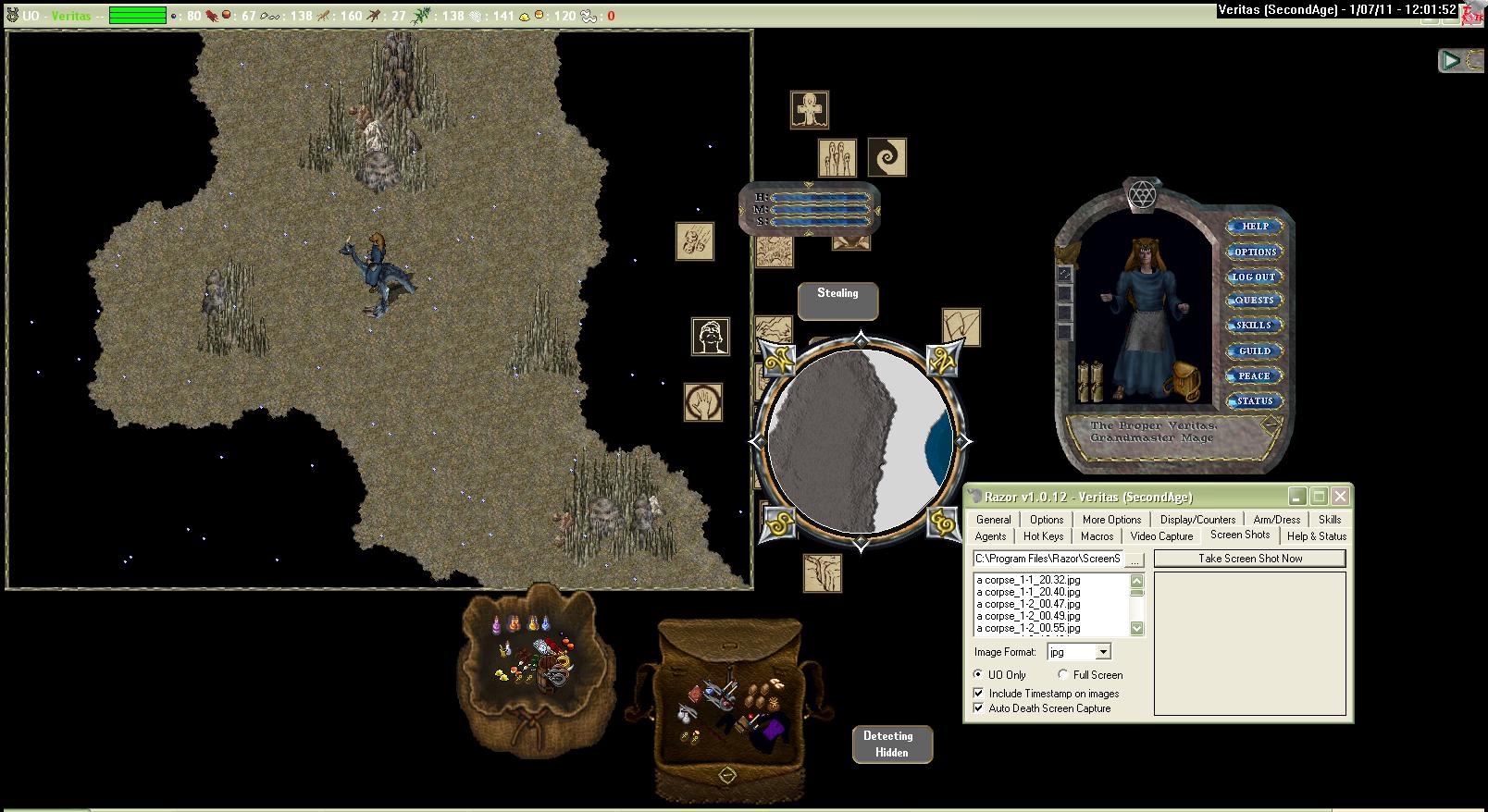Close the Razor window

1340,497
